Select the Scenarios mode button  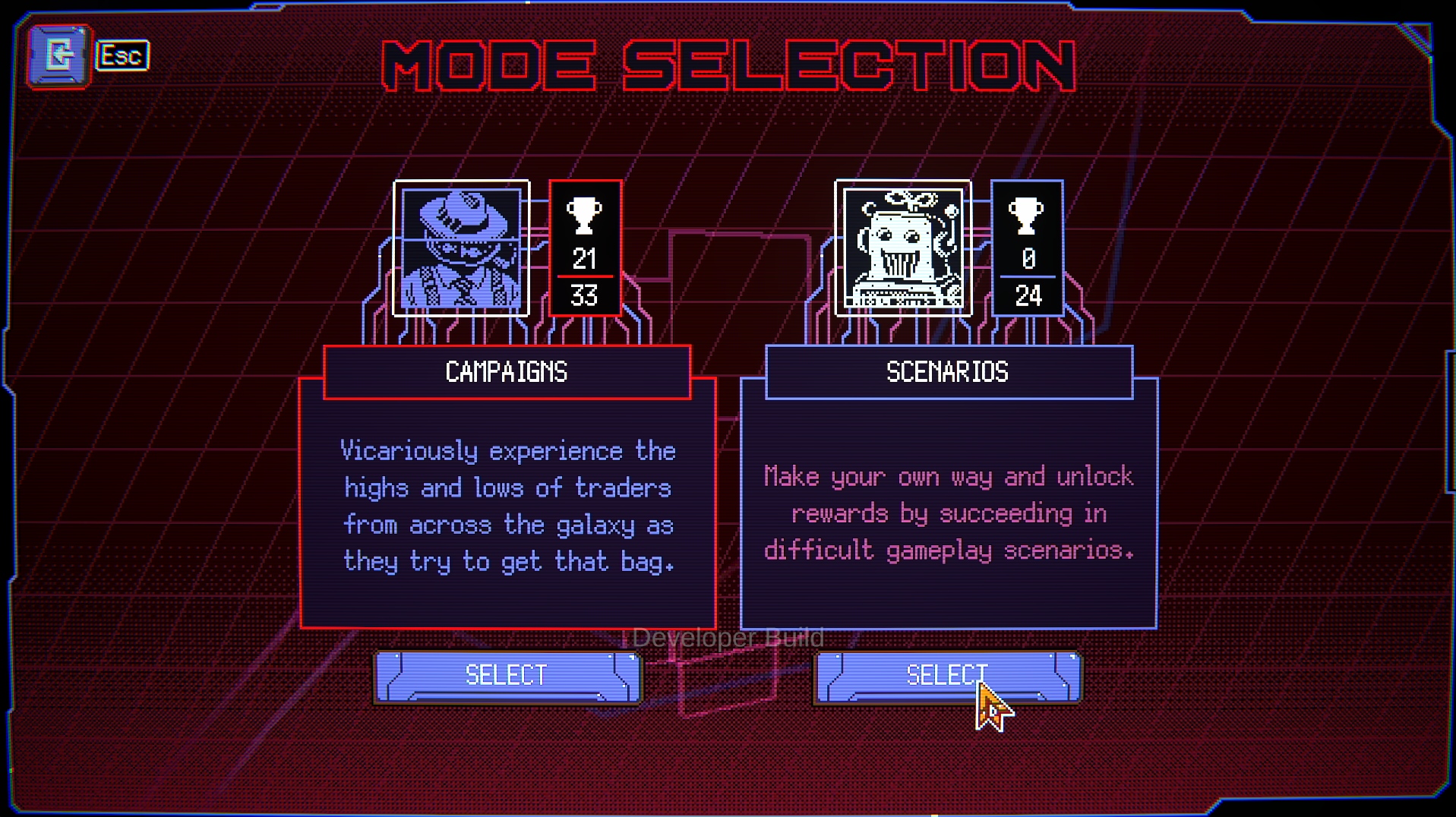pos(947,676)
